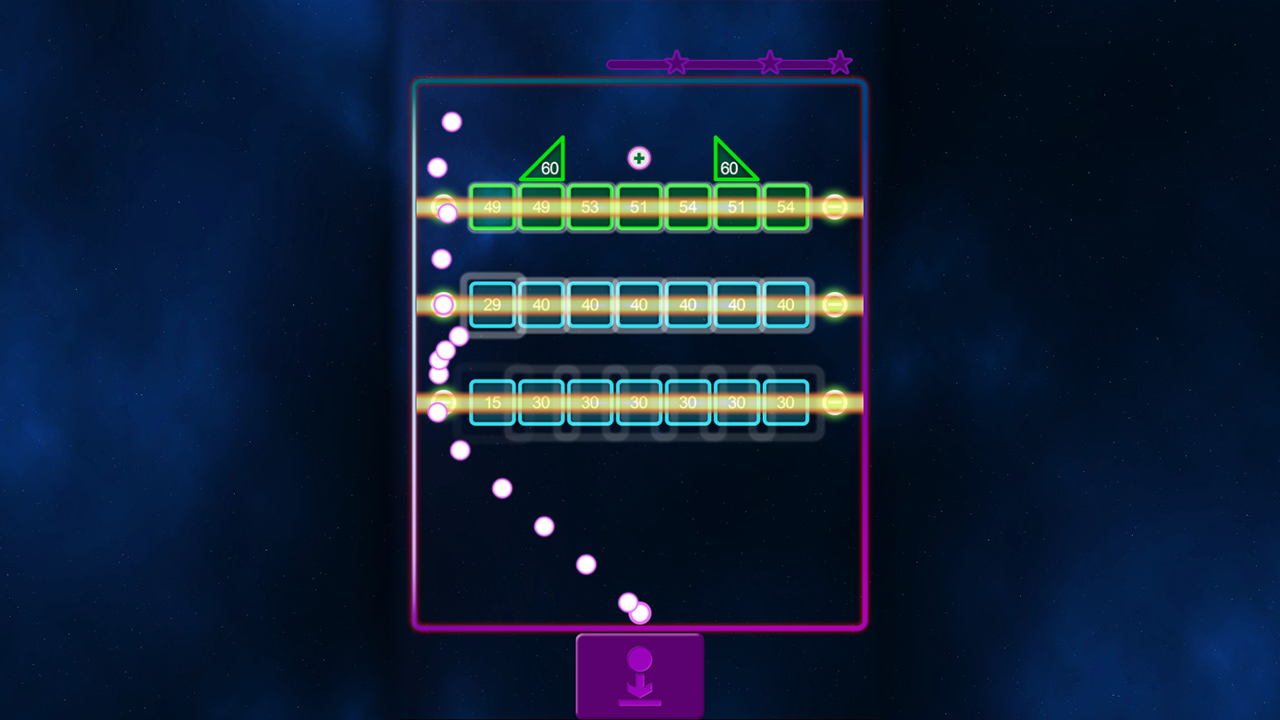Select the brick labeled 54 at the row's end
This screenshot has height=720, width=1280.
click(x=785, y=207)
